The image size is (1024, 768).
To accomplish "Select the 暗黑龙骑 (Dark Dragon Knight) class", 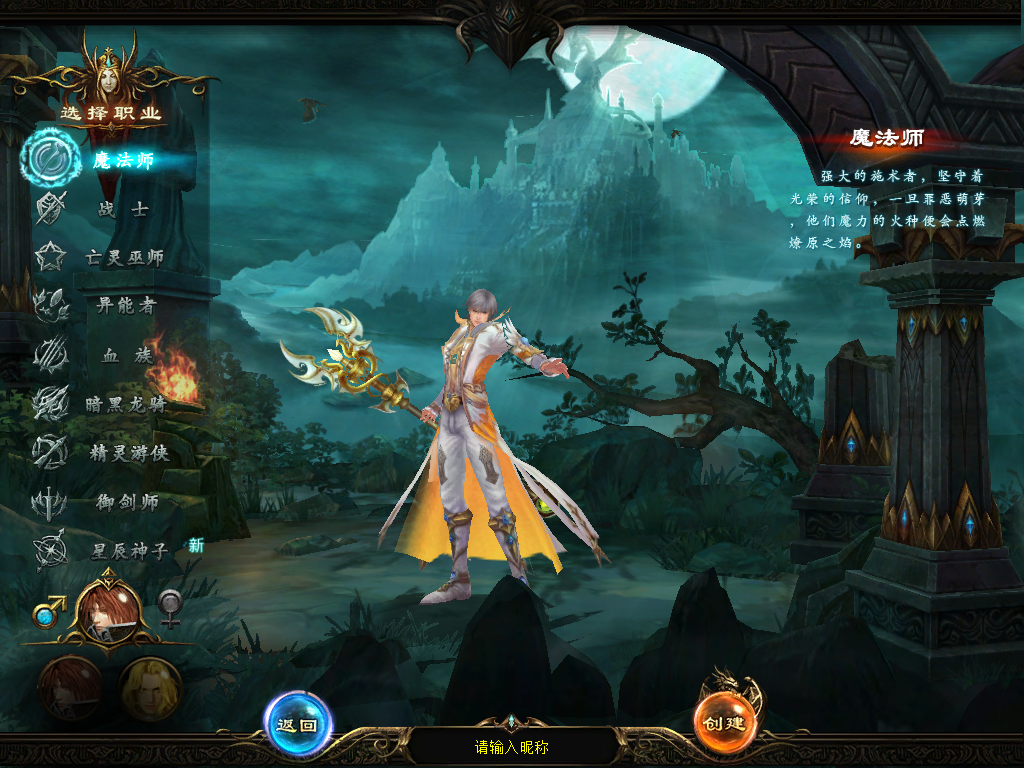I will (x=124, y=404).
